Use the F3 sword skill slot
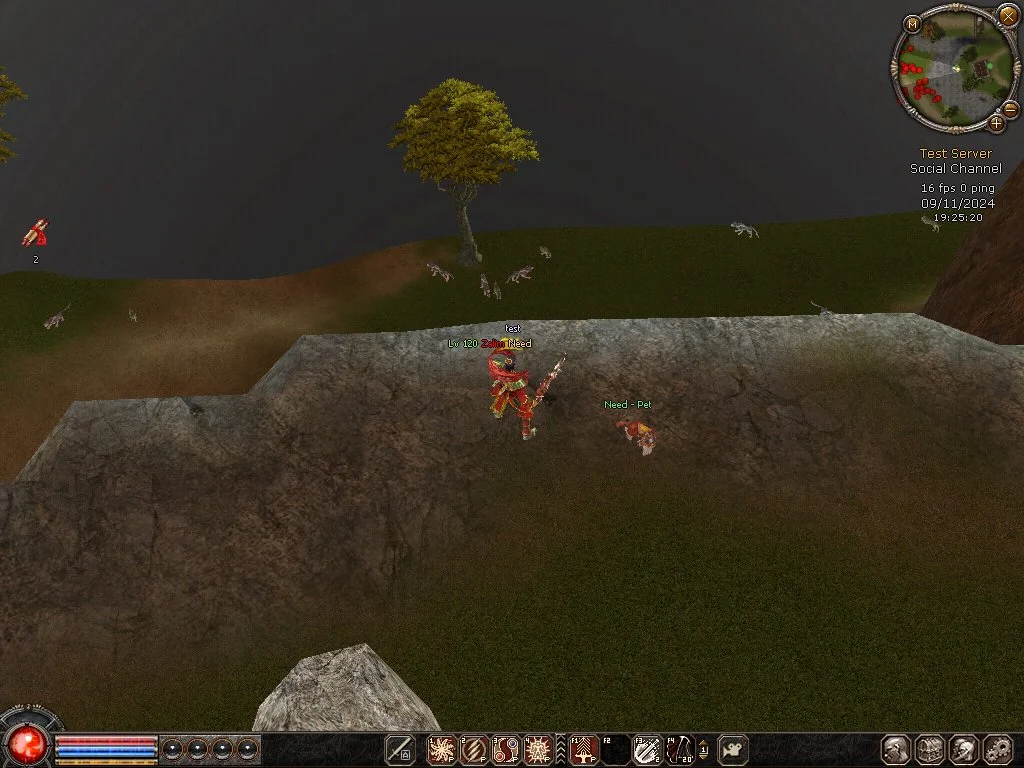 pyautogui.click(x=647, y=749)
